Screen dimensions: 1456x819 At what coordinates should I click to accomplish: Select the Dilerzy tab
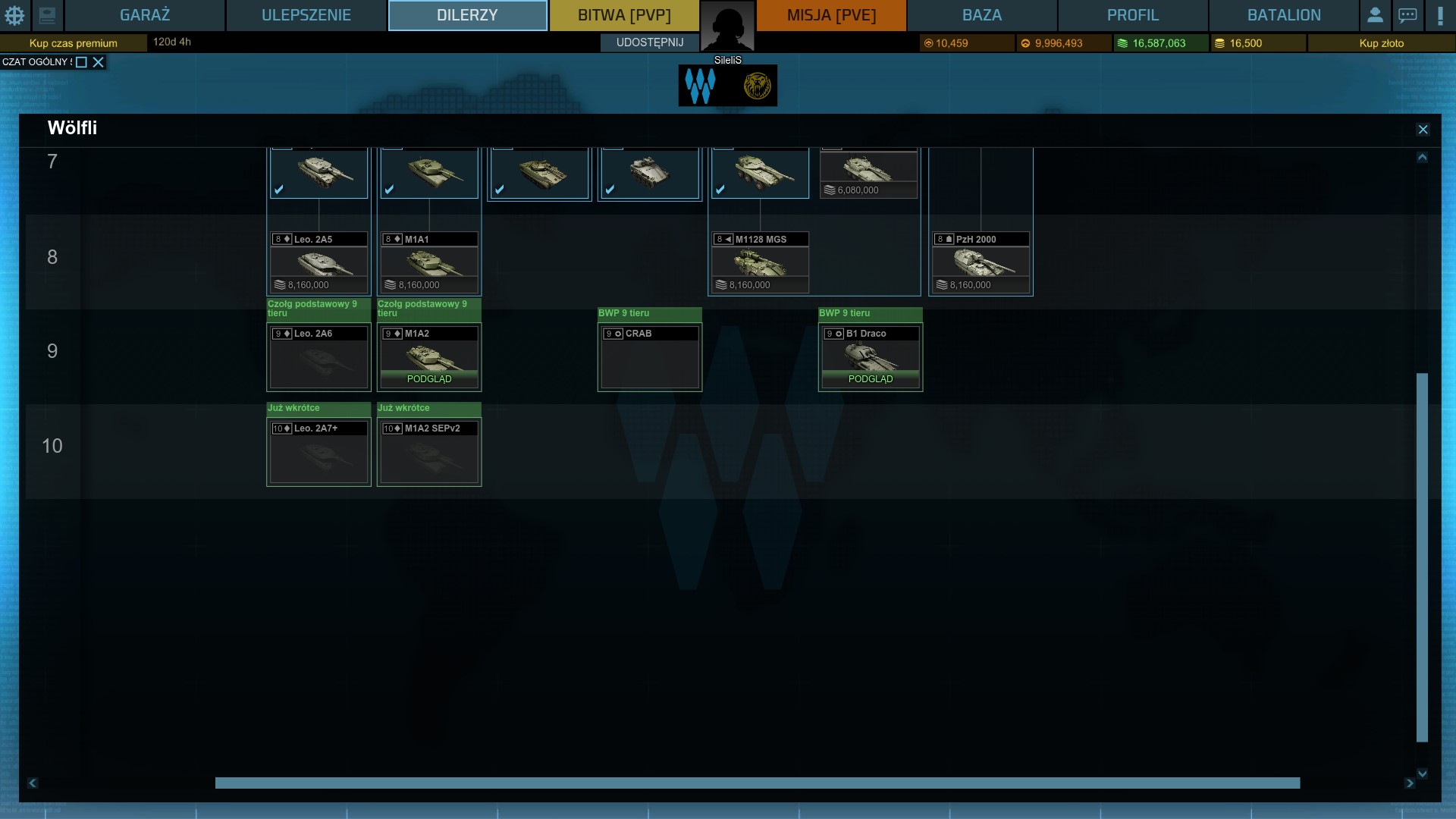click(467, 15)
